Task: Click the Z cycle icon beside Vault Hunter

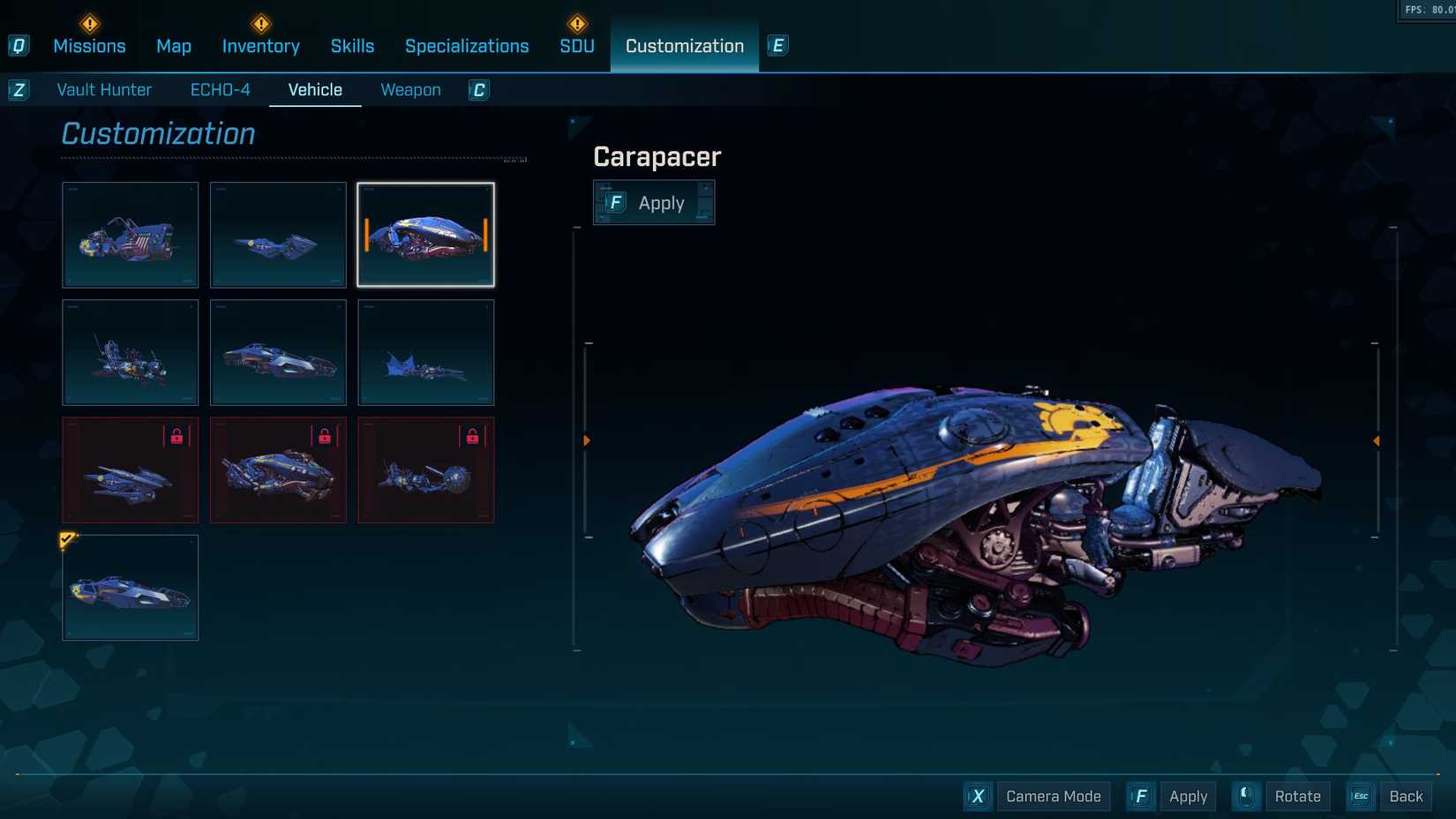Action: pos(18,89)
